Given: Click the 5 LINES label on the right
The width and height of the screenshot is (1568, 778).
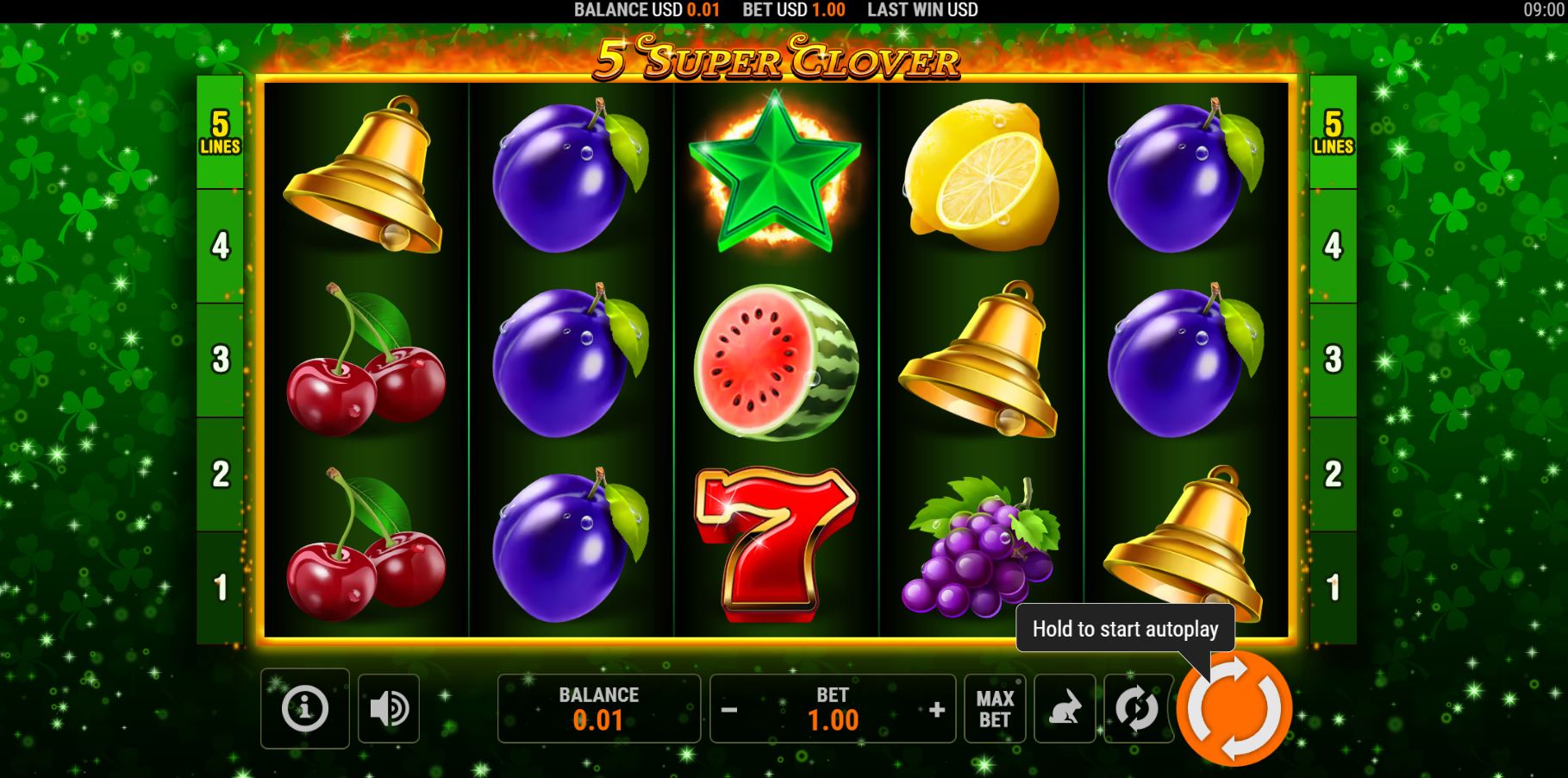Looking at the screenshot, I should coord(1335,134).
